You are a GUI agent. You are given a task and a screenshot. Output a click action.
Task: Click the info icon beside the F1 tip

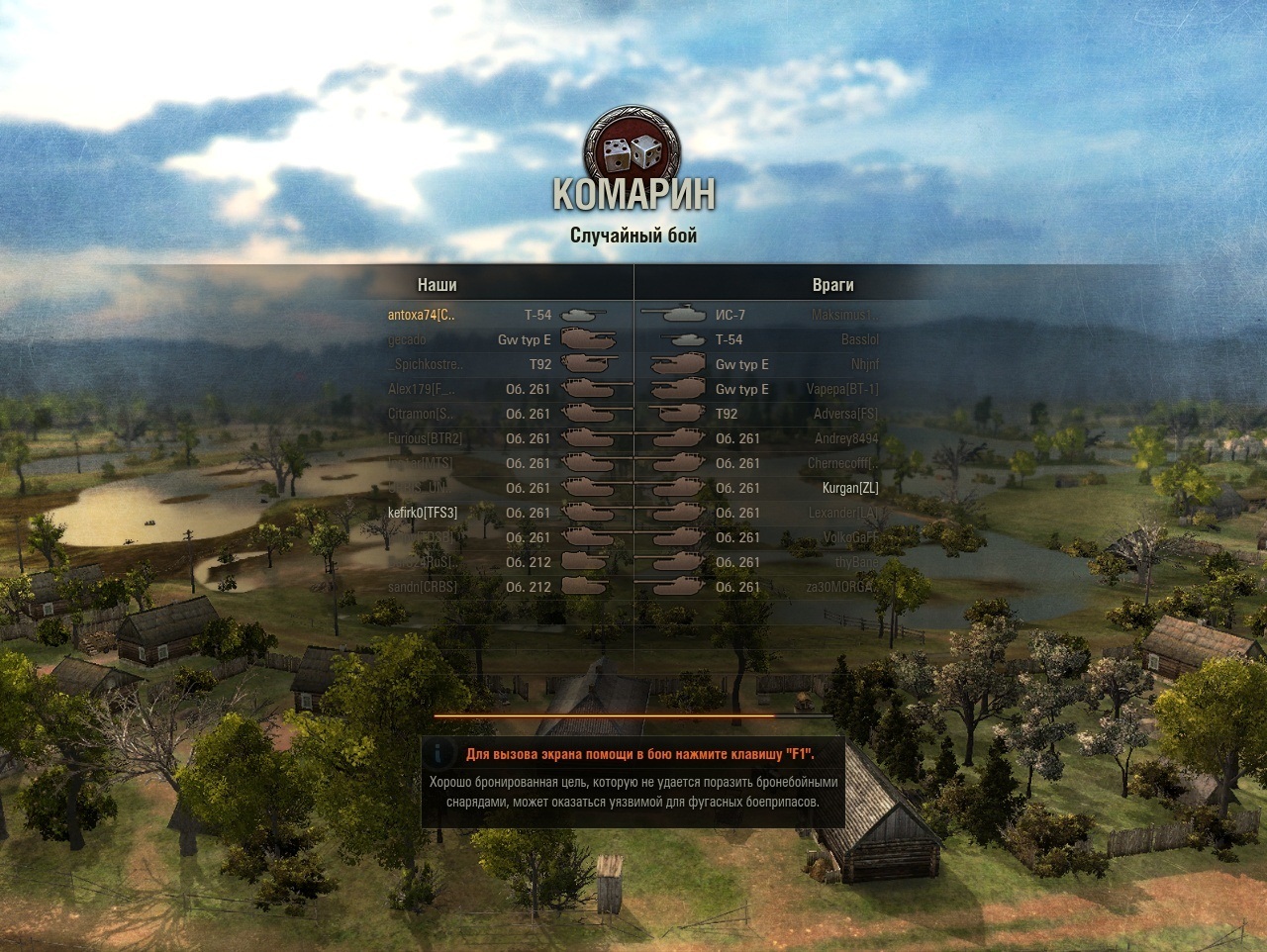439,754
